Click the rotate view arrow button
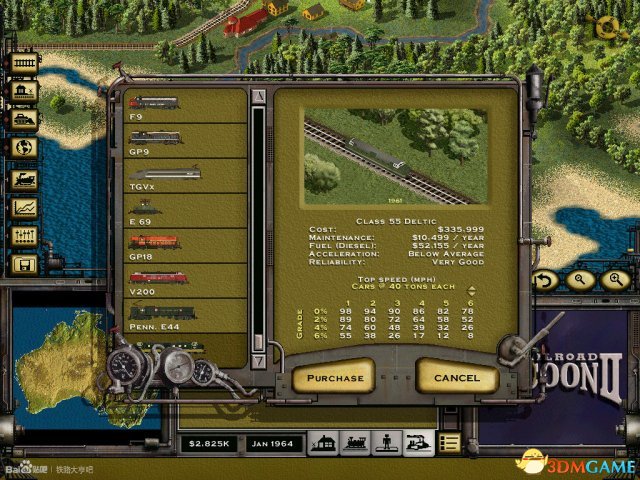The width and height of the screenshot is (640, 480). (545, 281)
